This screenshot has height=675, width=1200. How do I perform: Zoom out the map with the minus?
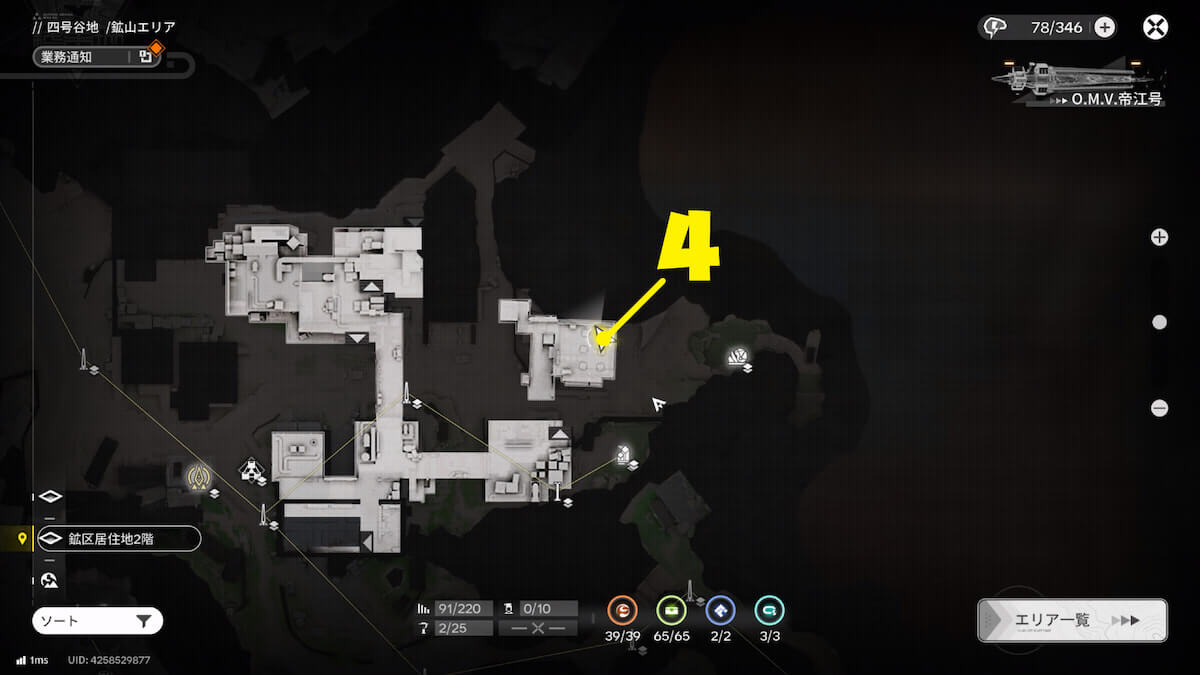(1159, 408)
